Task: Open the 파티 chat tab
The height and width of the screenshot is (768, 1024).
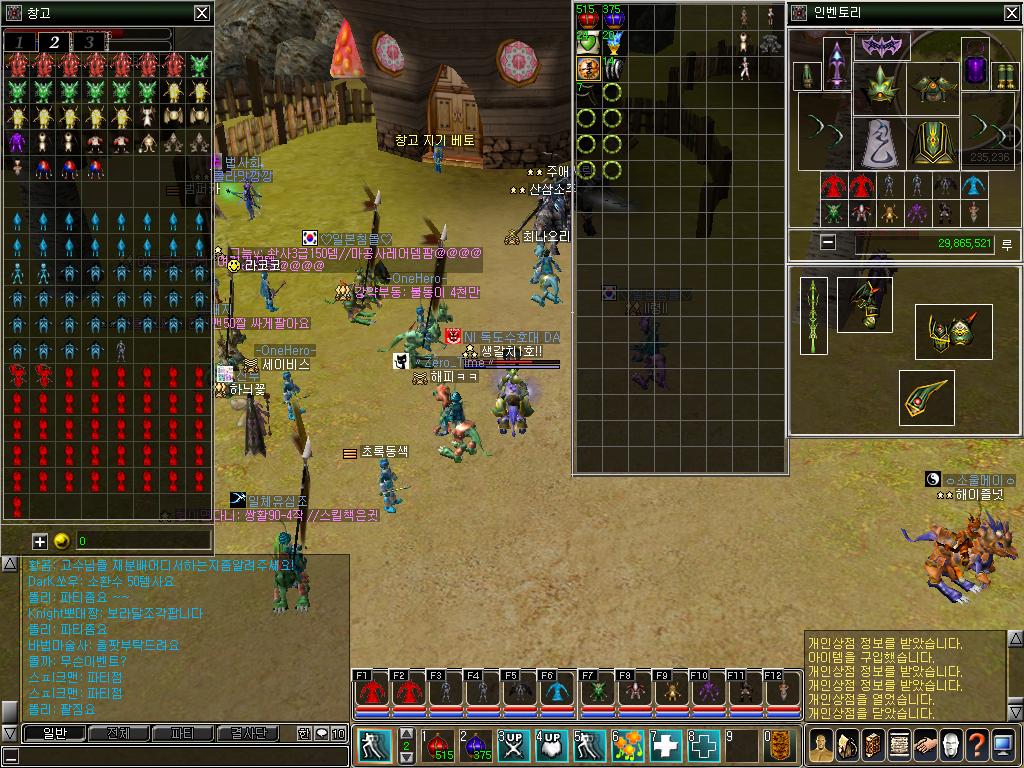Action: coord(183,733)
